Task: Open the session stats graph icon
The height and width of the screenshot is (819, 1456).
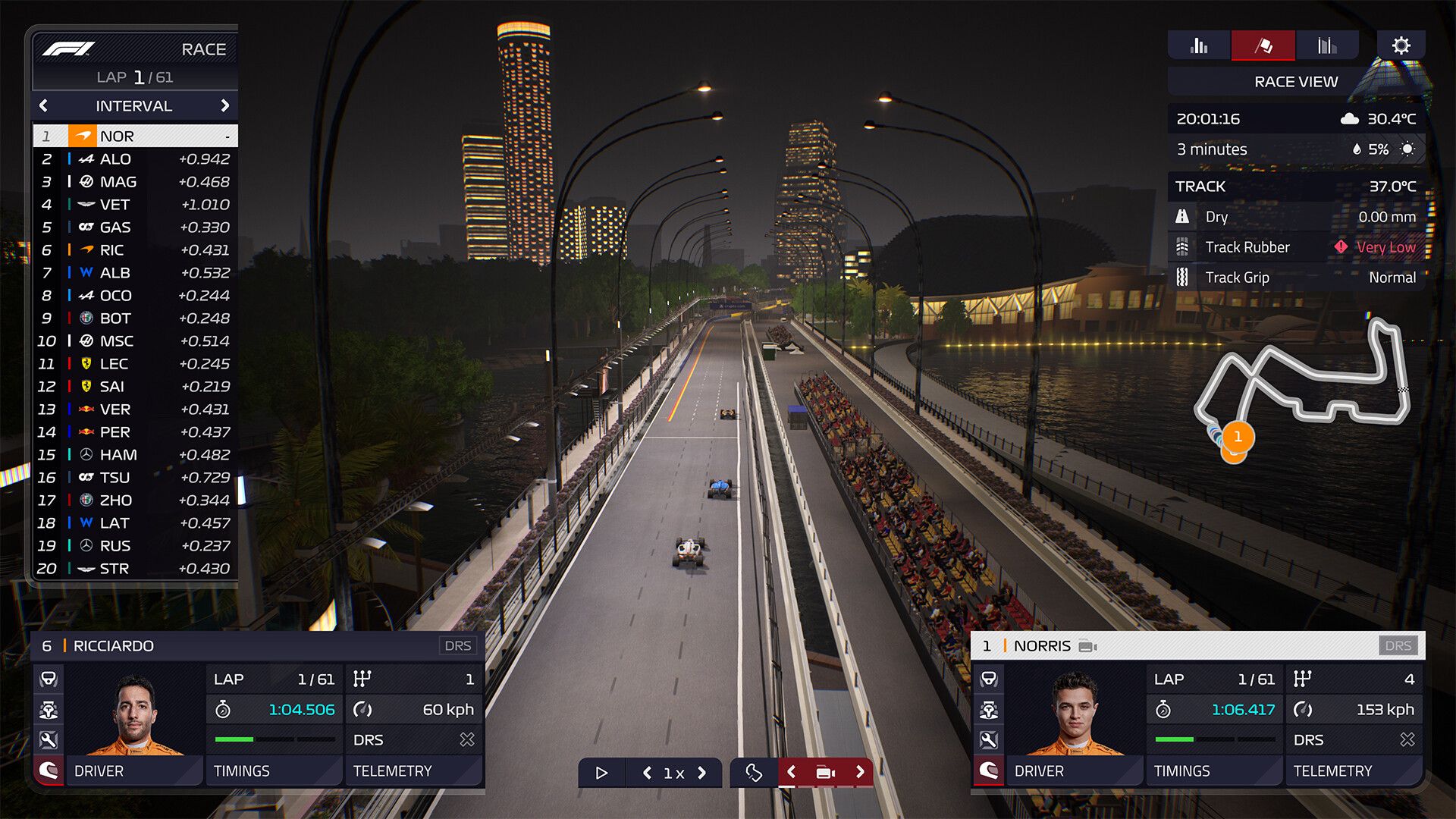Action: (1329, 45)
